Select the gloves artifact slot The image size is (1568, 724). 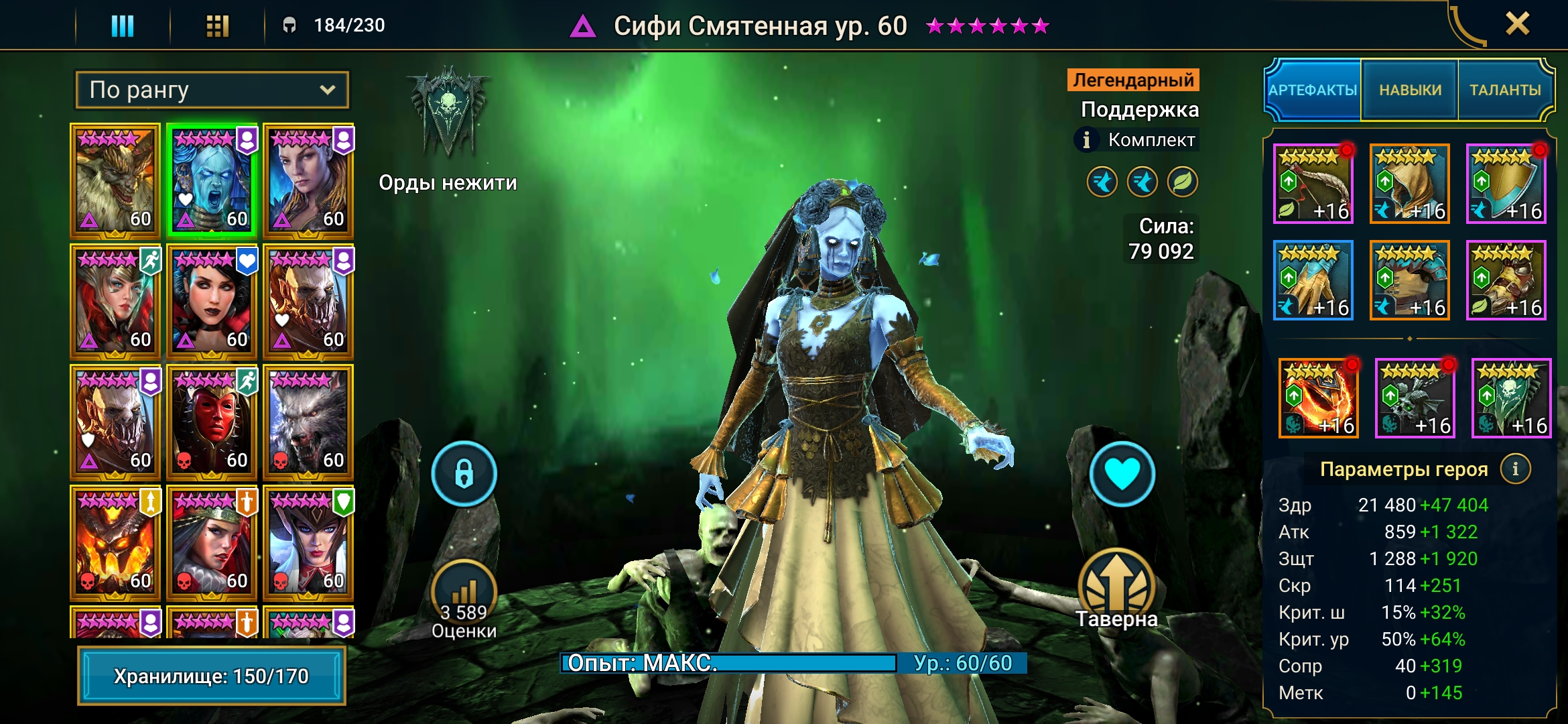pos(1313,280)
